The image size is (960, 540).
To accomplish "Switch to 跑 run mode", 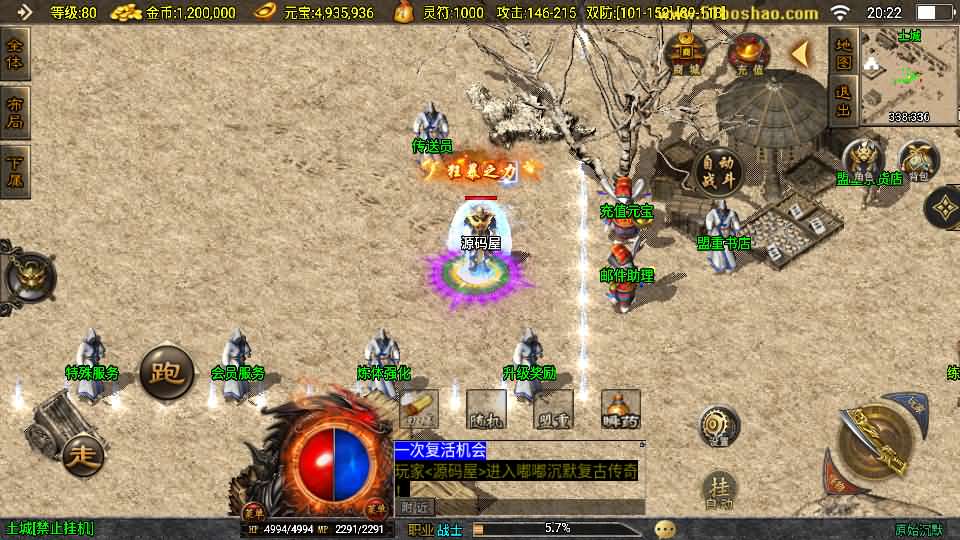I will click(x=166, y=373).
